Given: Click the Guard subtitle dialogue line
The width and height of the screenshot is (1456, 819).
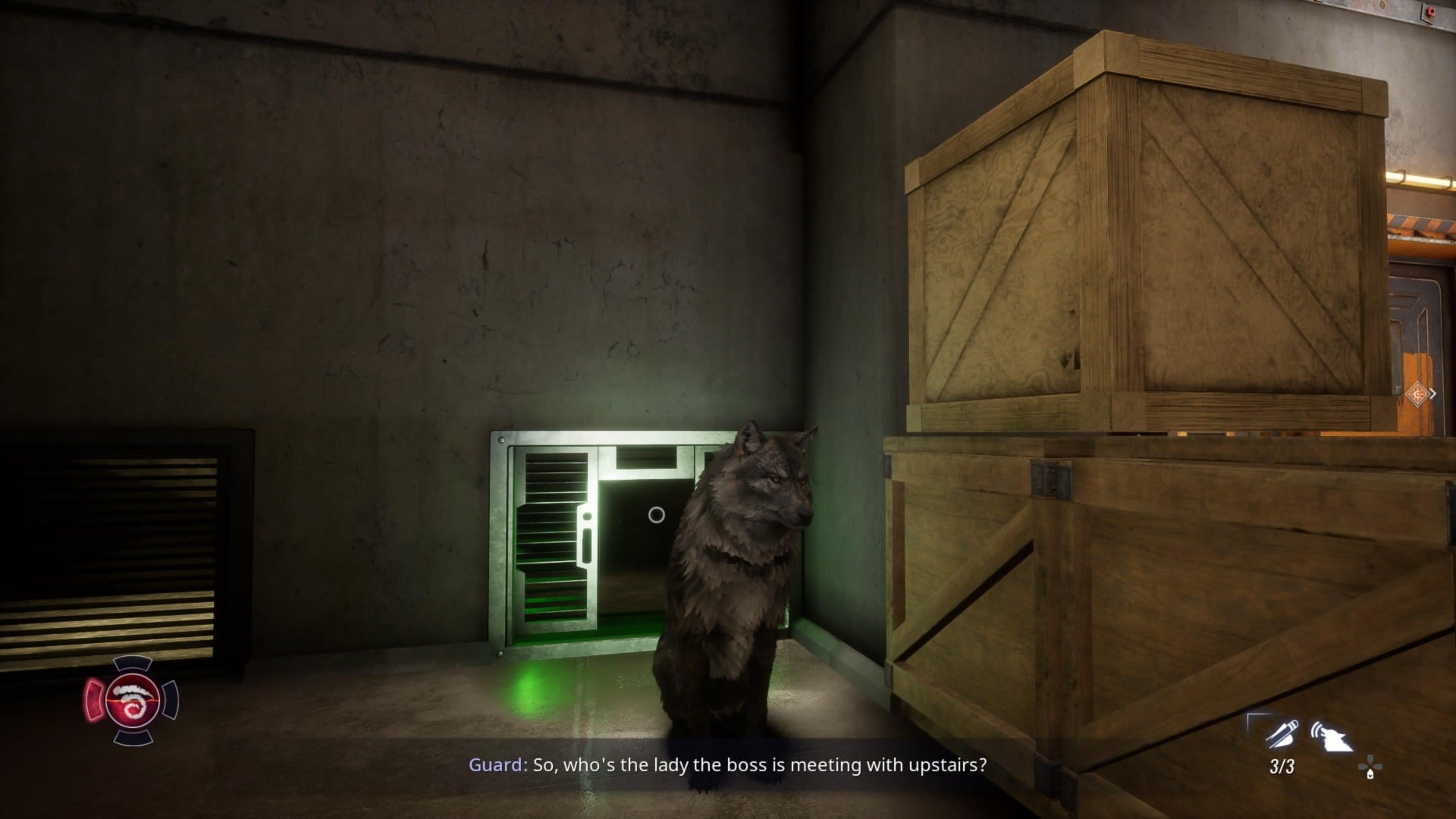Looking at the screenshot, I should pyautogui.click(x=728, y=765).
